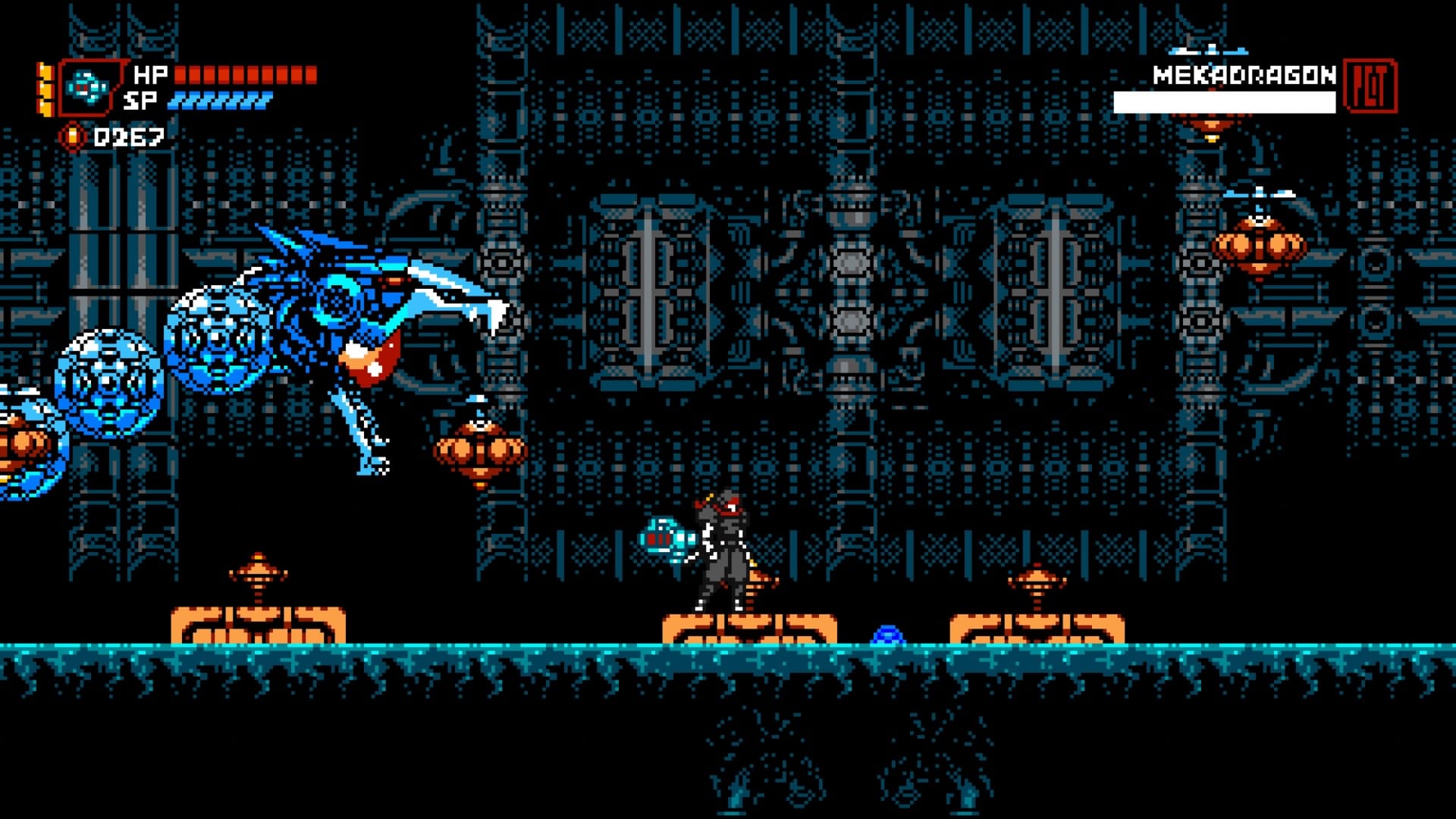Click the SP label text
The image size is (1456, 819).
[146, 99]
